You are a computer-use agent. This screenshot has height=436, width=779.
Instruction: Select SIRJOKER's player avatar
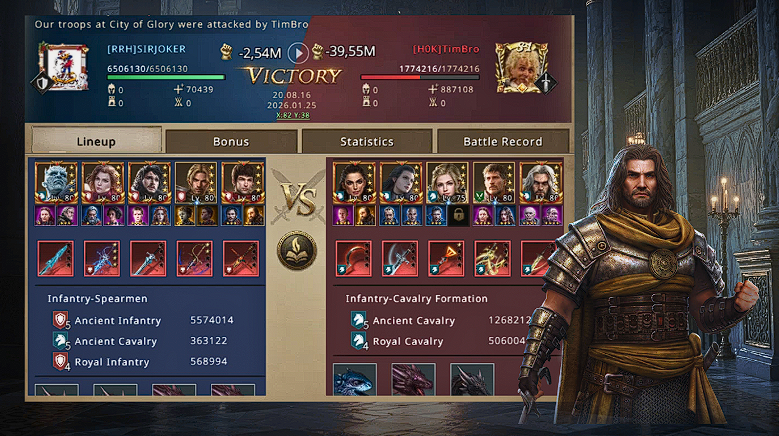coord(65,67)
